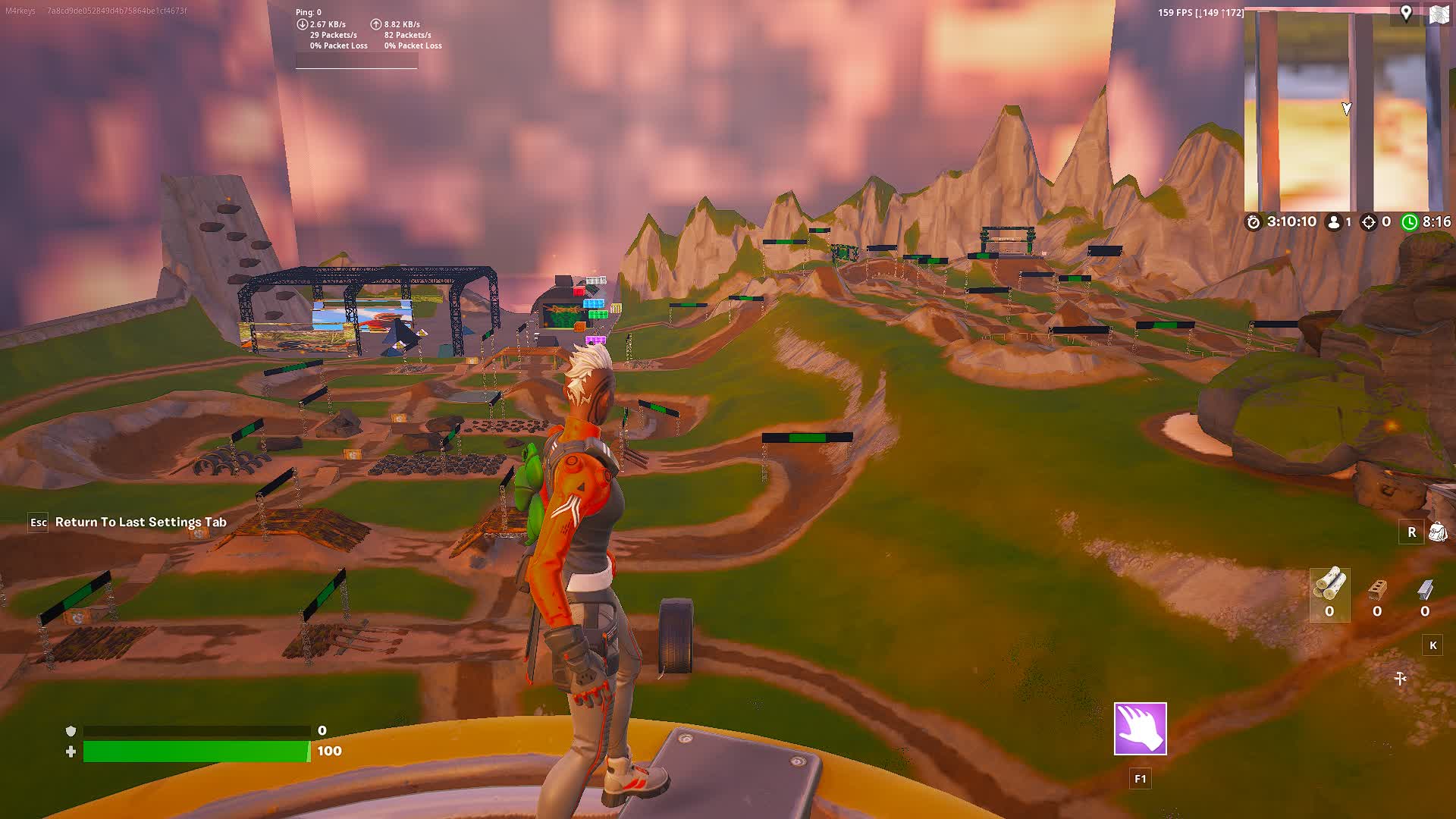The width and height of the screenshot is (1456, 819).
Task: Open the map icon in top-right corner
Action: coord(1439,12)
